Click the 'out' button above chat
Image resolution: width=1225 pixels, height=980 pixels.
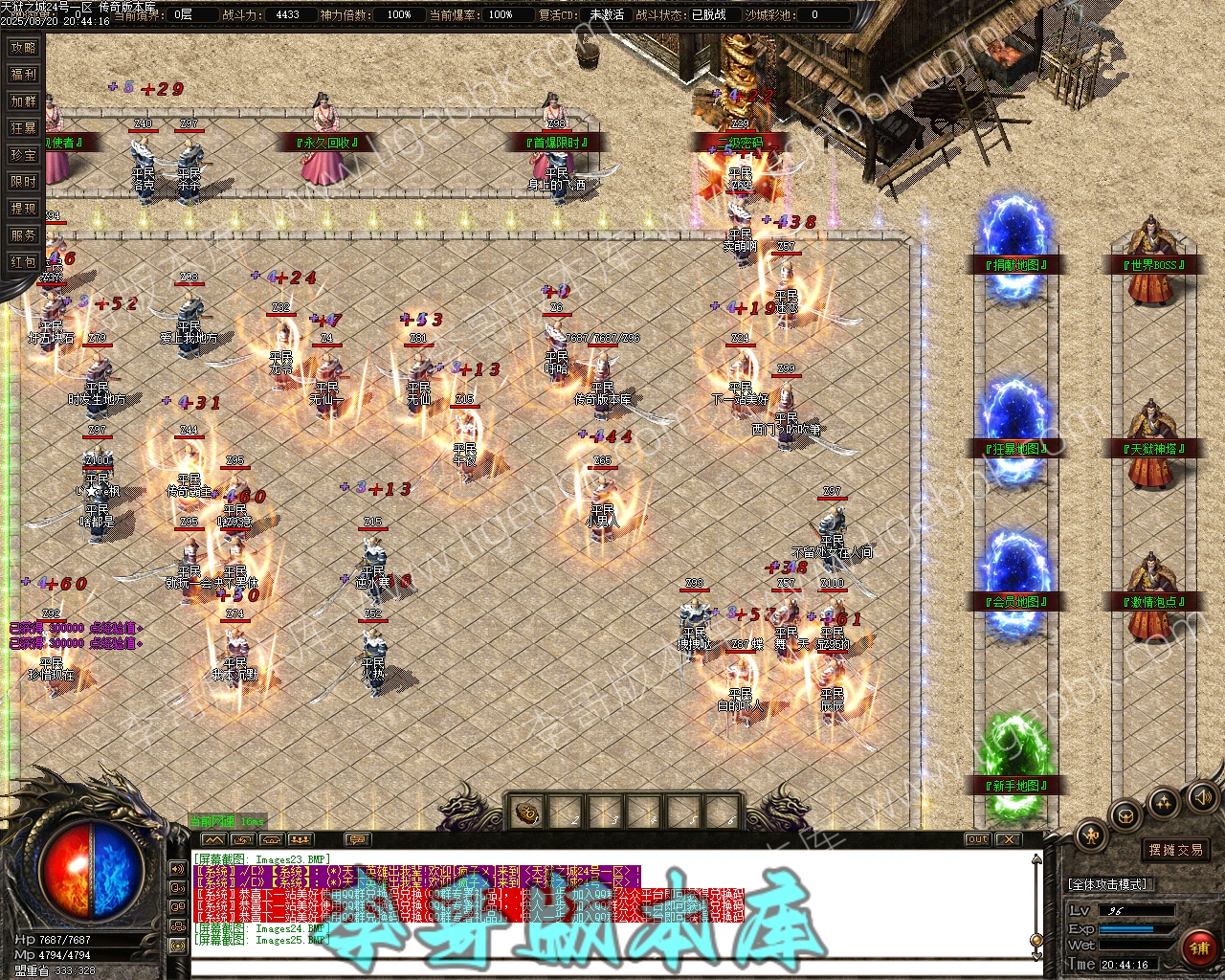[977, 839]
